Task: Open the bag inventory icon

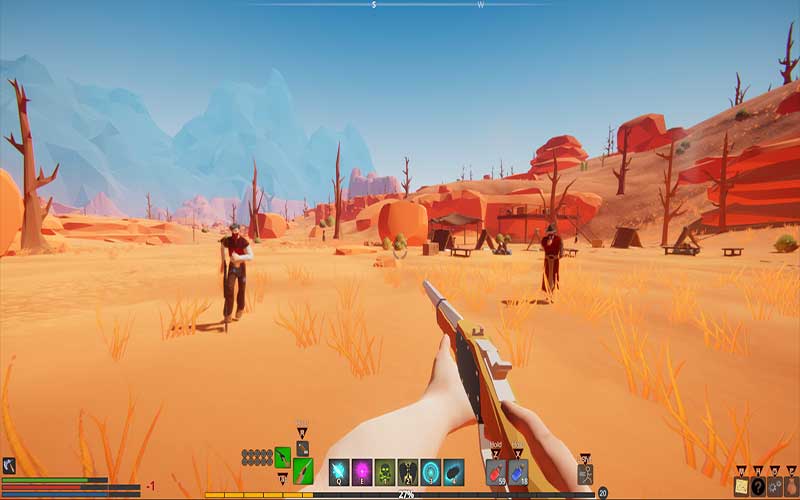Action: pyautogui.click(x=791, y=485)
